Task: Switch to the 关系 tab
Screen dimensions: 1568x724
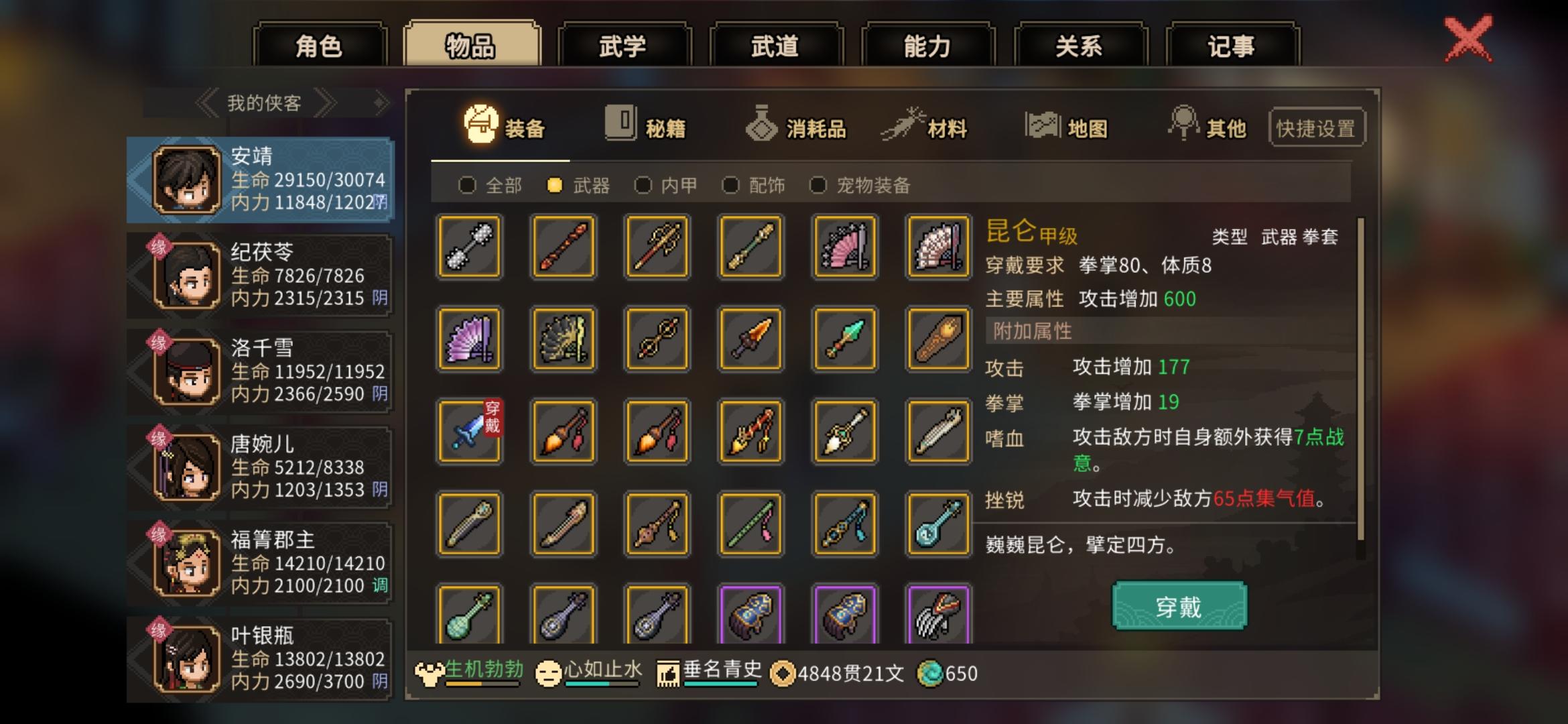Action: coord(1079,45)
